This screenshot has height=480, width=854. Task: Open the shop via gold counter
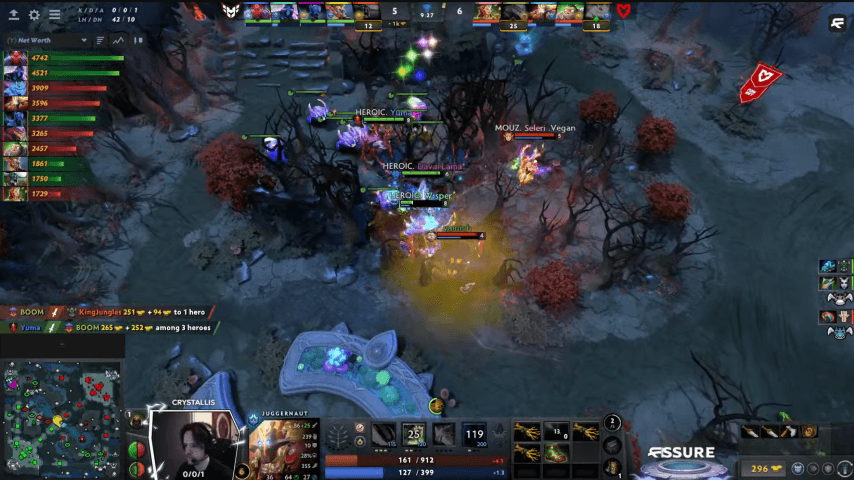(x=765, y=468)
